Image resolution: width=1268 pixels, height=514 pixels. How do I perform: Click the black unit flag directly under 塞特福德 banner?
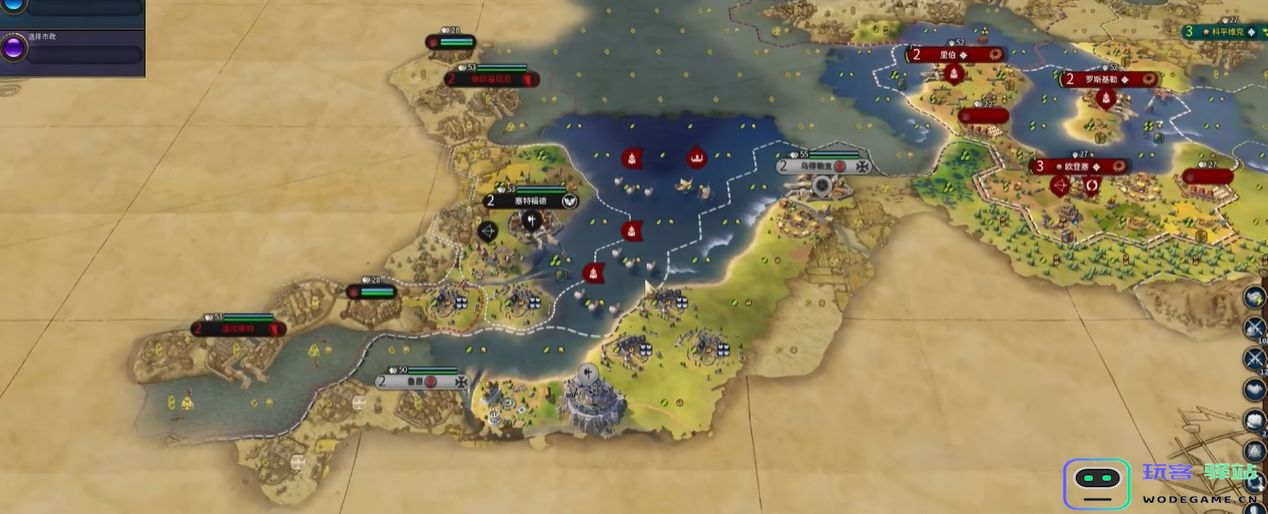531,219
